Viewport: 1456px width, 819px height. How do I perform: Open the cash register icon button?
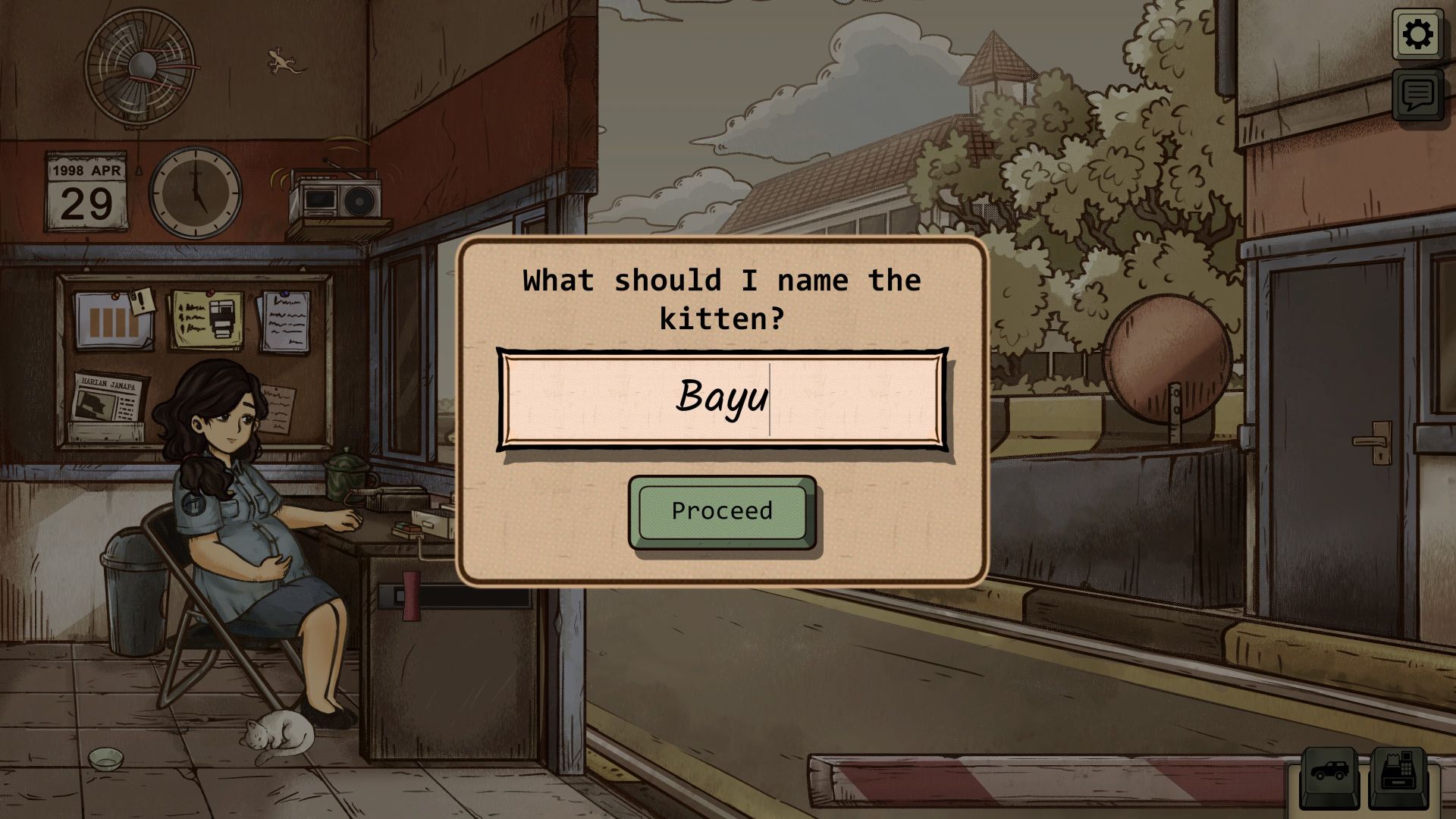coord(1398,774)
